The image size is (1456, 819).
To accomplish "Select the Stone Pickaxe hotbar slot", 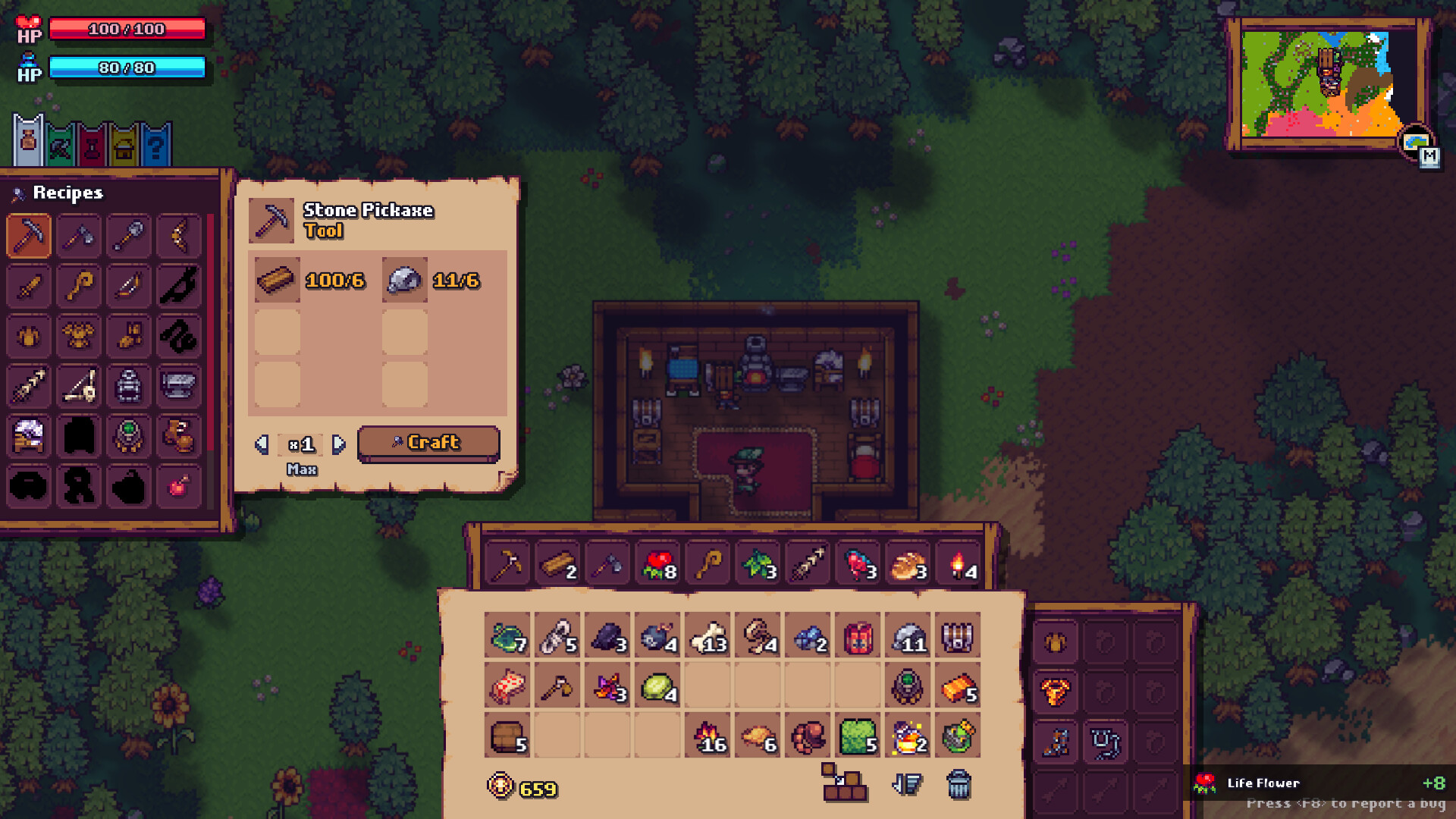I will click(x=508, y=563).
